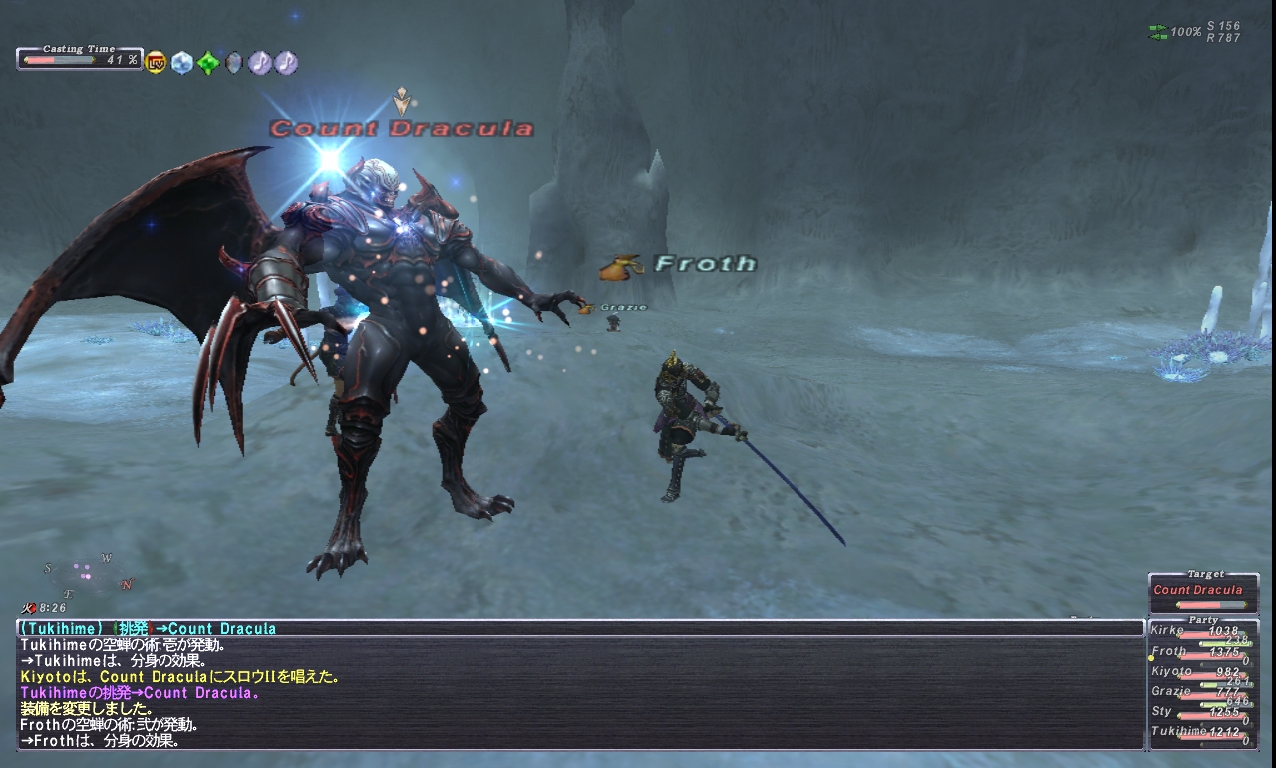
Task: Click the green diamond status icon
Action: coord(207,63)
